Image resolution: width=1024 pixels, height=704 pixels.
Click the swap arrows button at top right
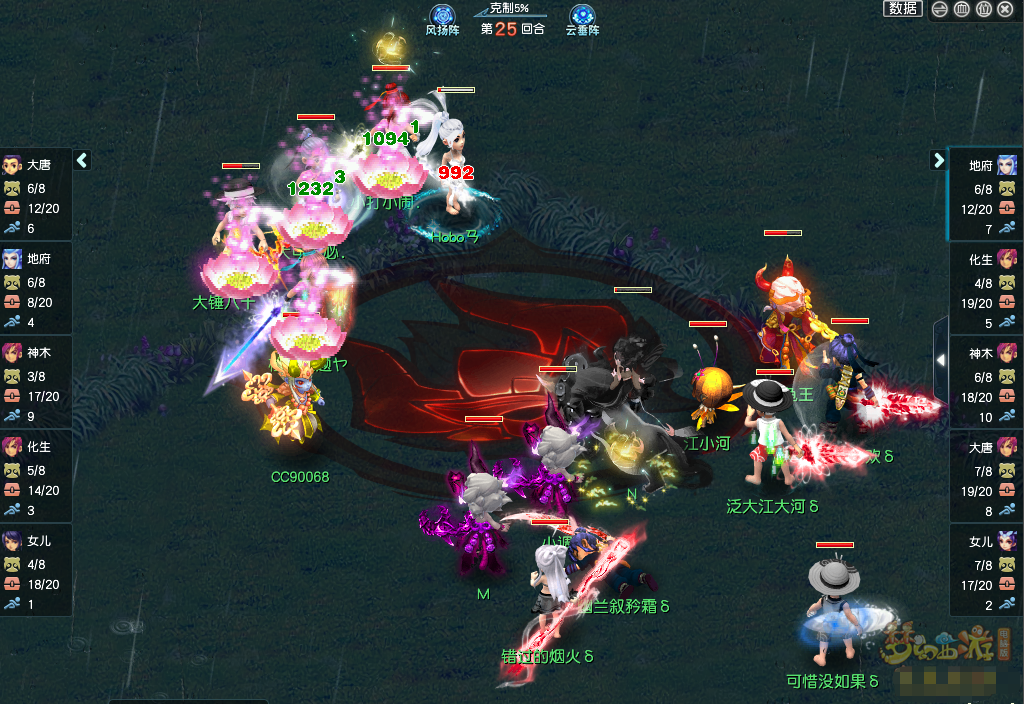click(940, 9)
